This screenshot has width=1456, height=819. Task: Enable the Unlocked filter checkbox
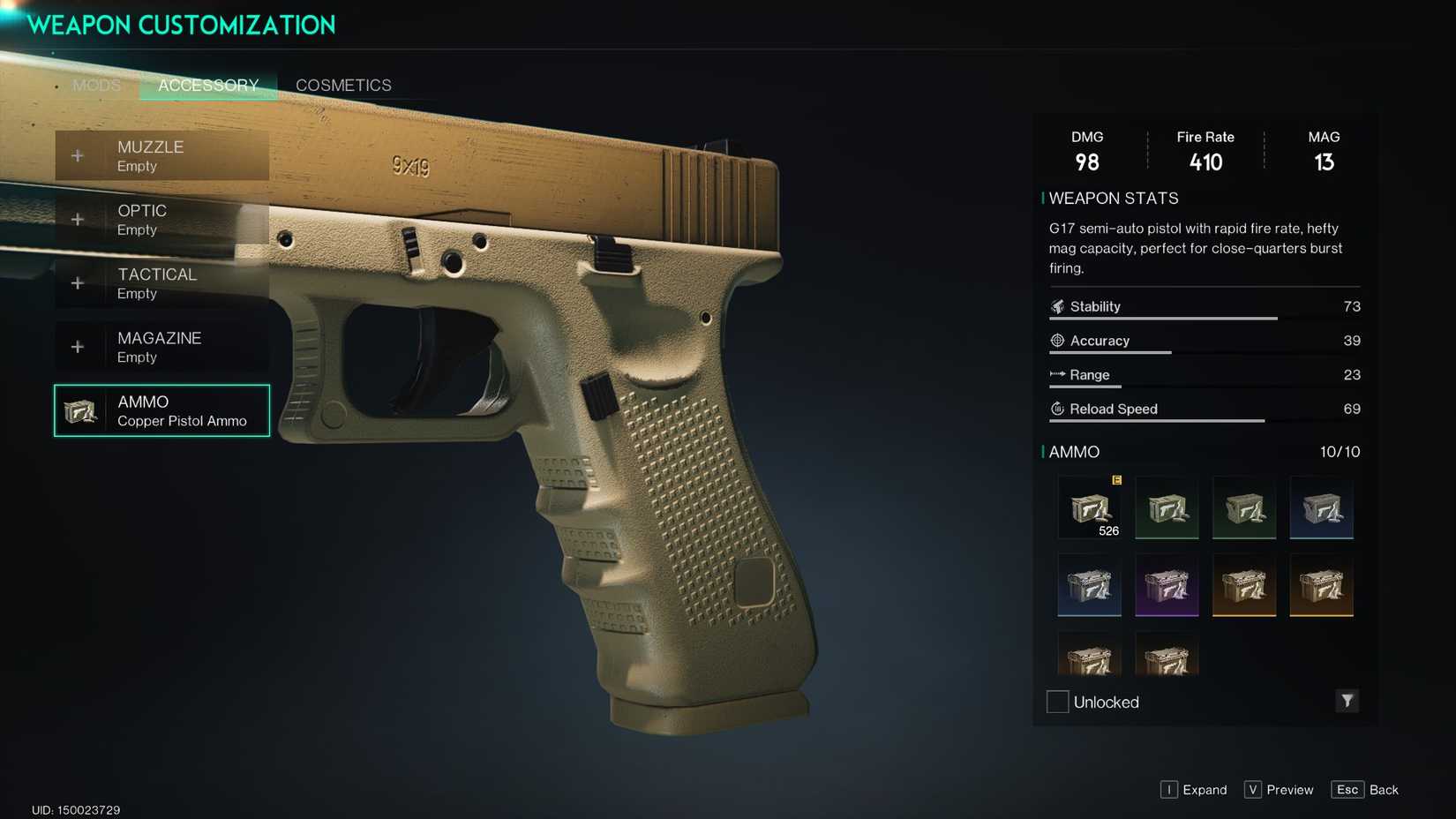[1056, 701]
